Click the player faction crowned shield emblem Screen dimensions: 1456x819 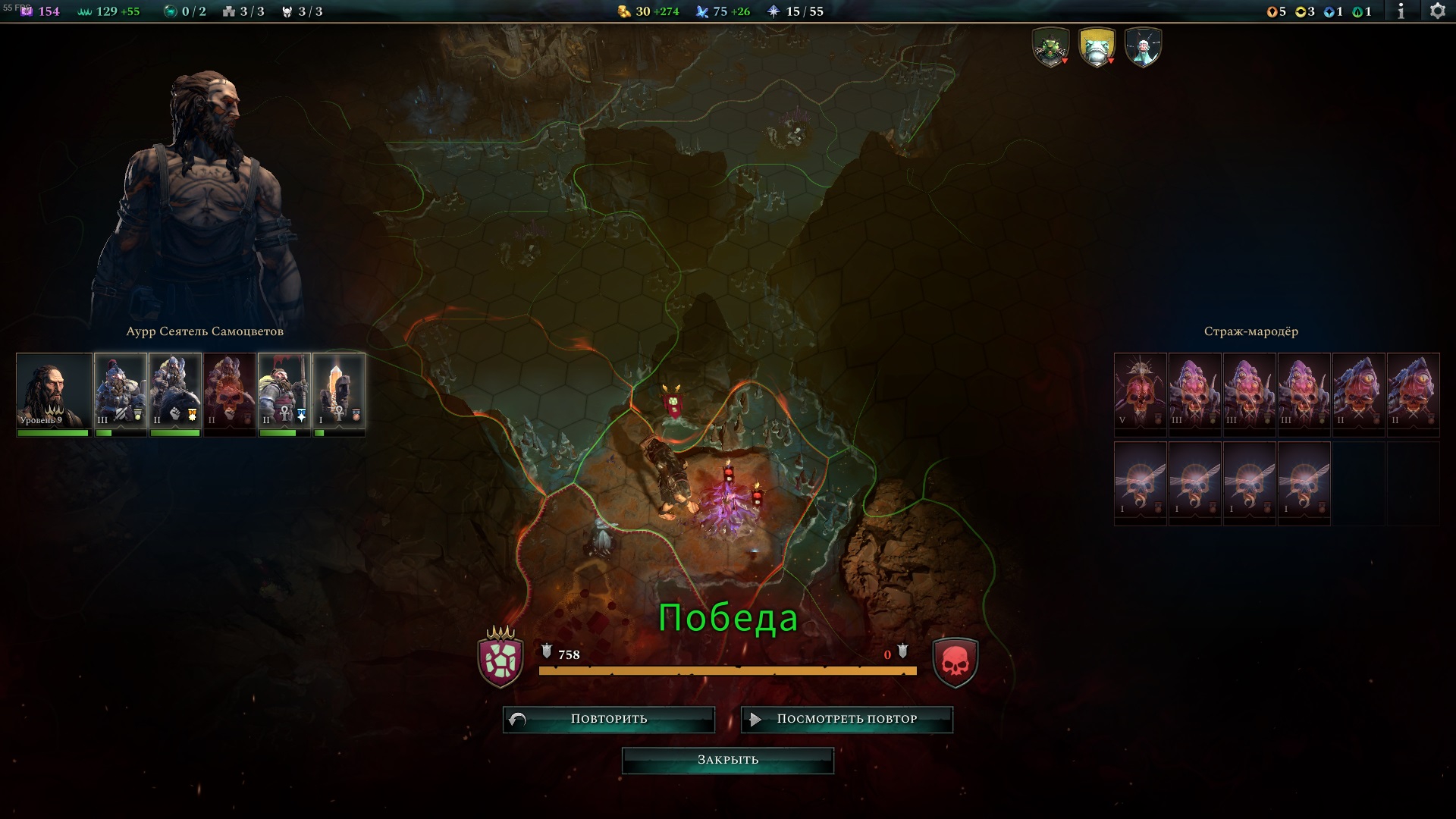(x=500, y=659)
